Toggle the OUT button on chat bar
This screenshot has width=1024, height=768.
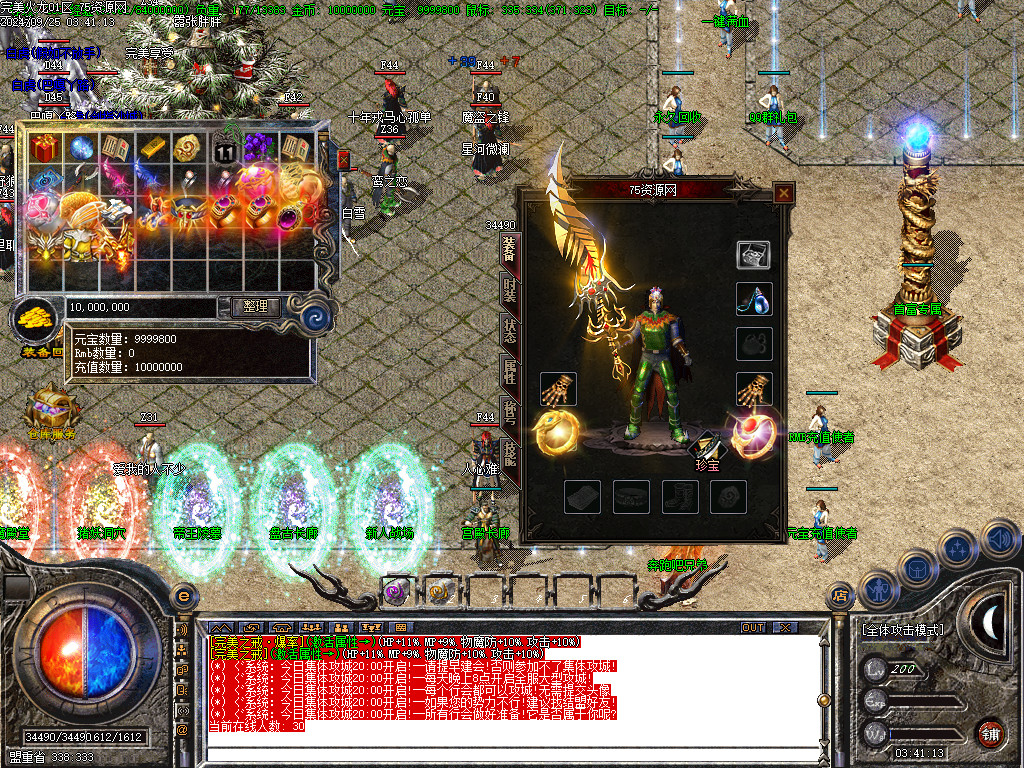point(753,628)
